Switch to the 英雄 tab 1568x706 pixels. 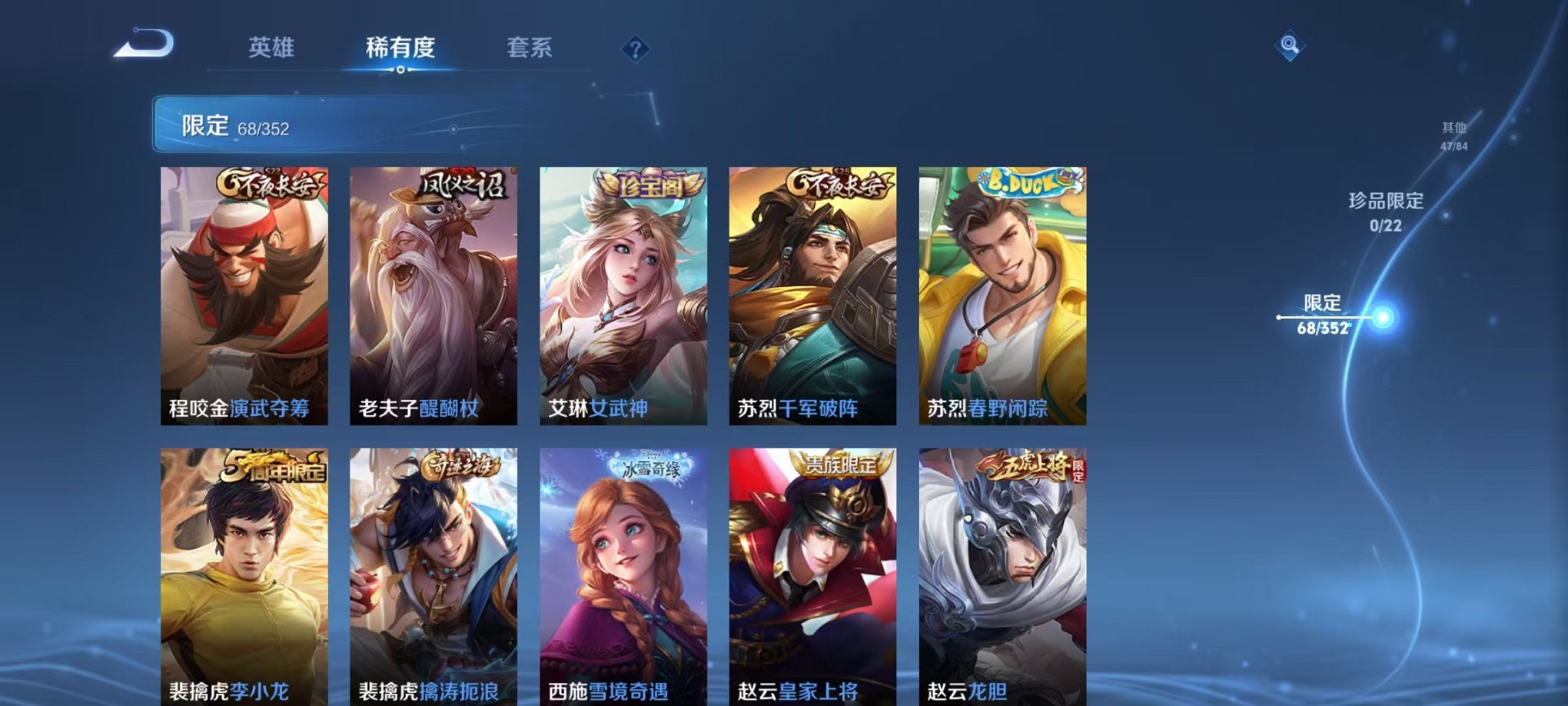(x=271, y=48)
